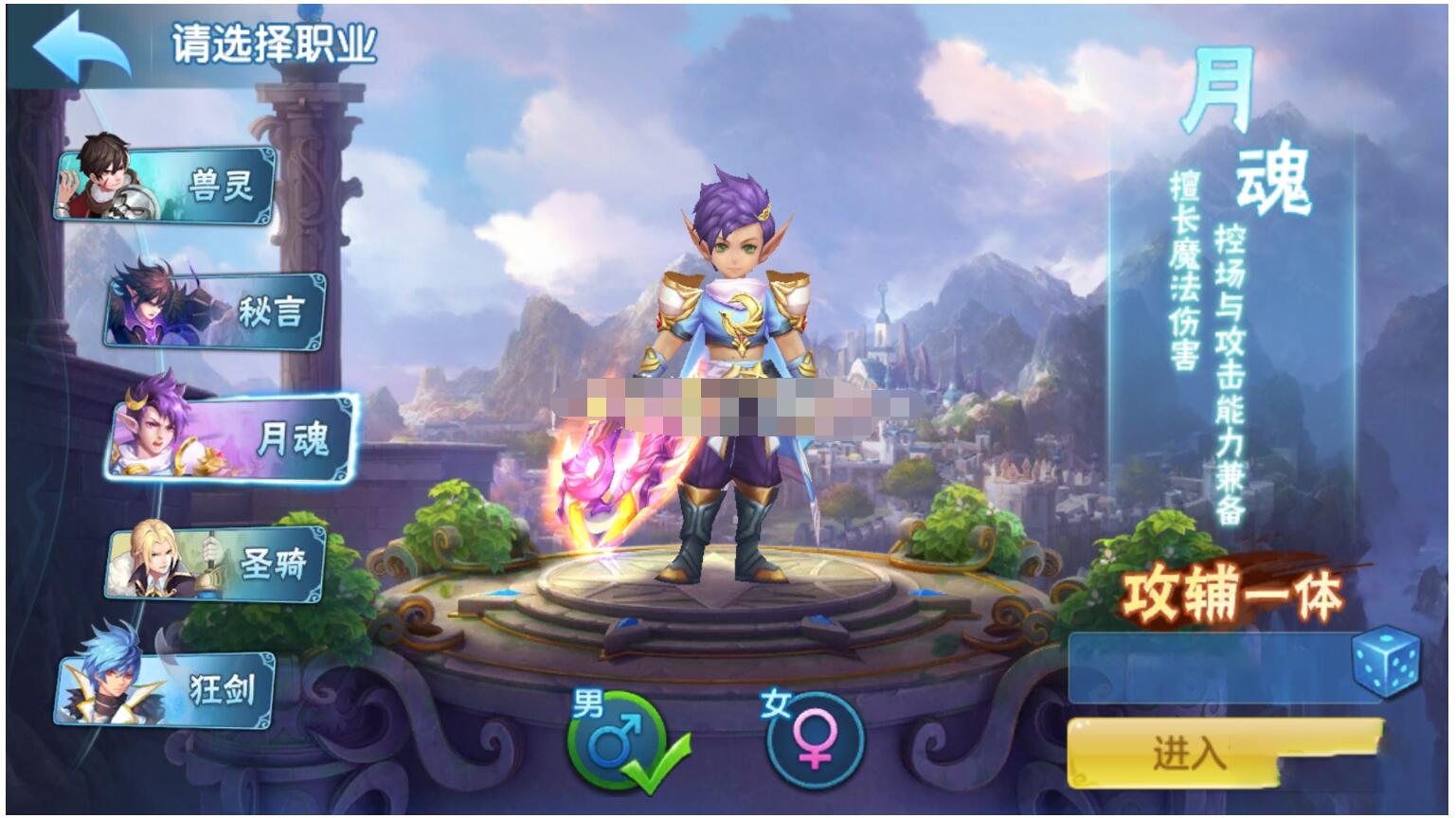The image size is (1456, 818).
Task: Choose the 秘言 class
Action: point(217,310)
